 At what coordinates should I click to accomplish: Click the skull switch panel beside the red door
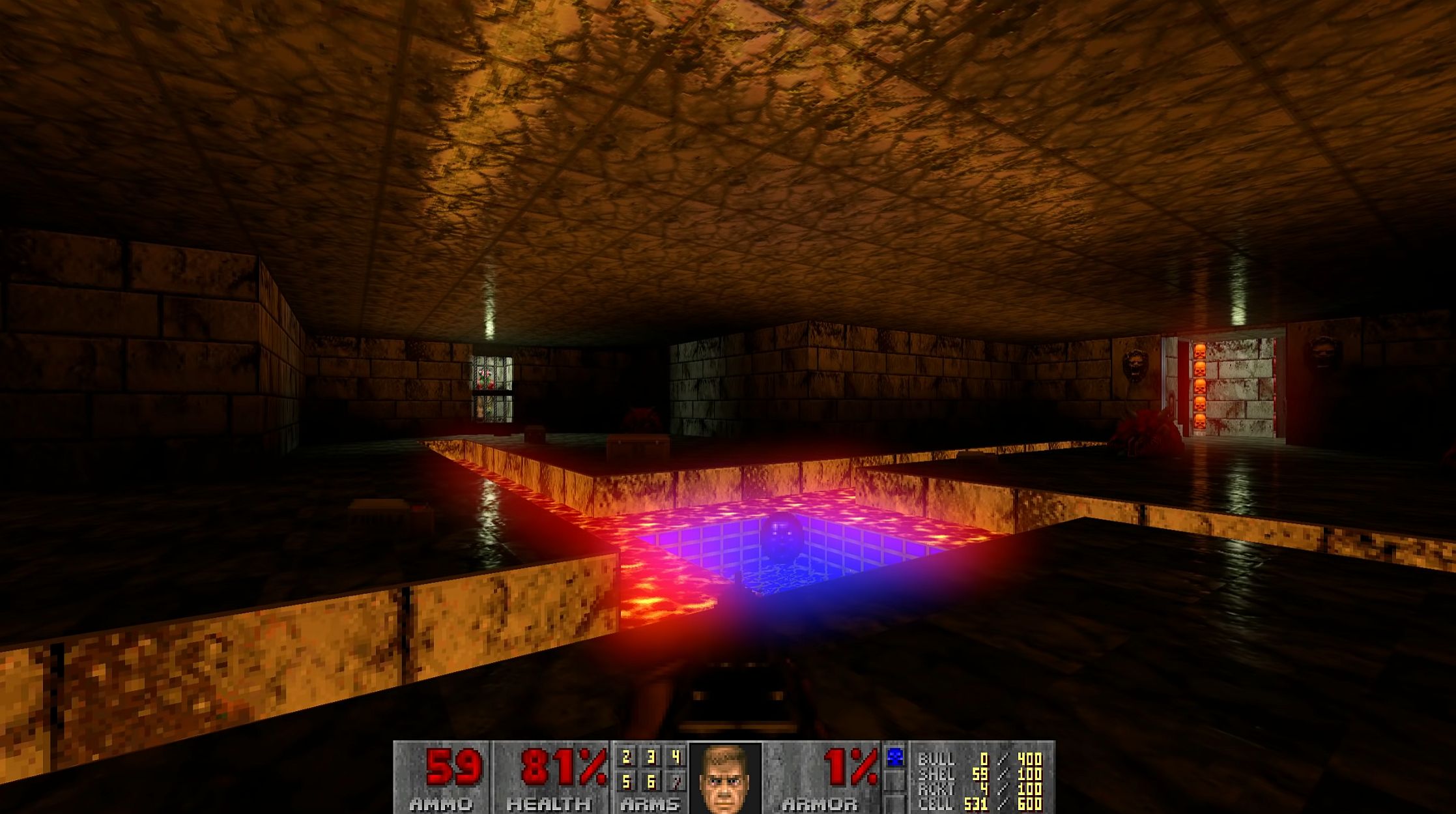[1199, 386]
